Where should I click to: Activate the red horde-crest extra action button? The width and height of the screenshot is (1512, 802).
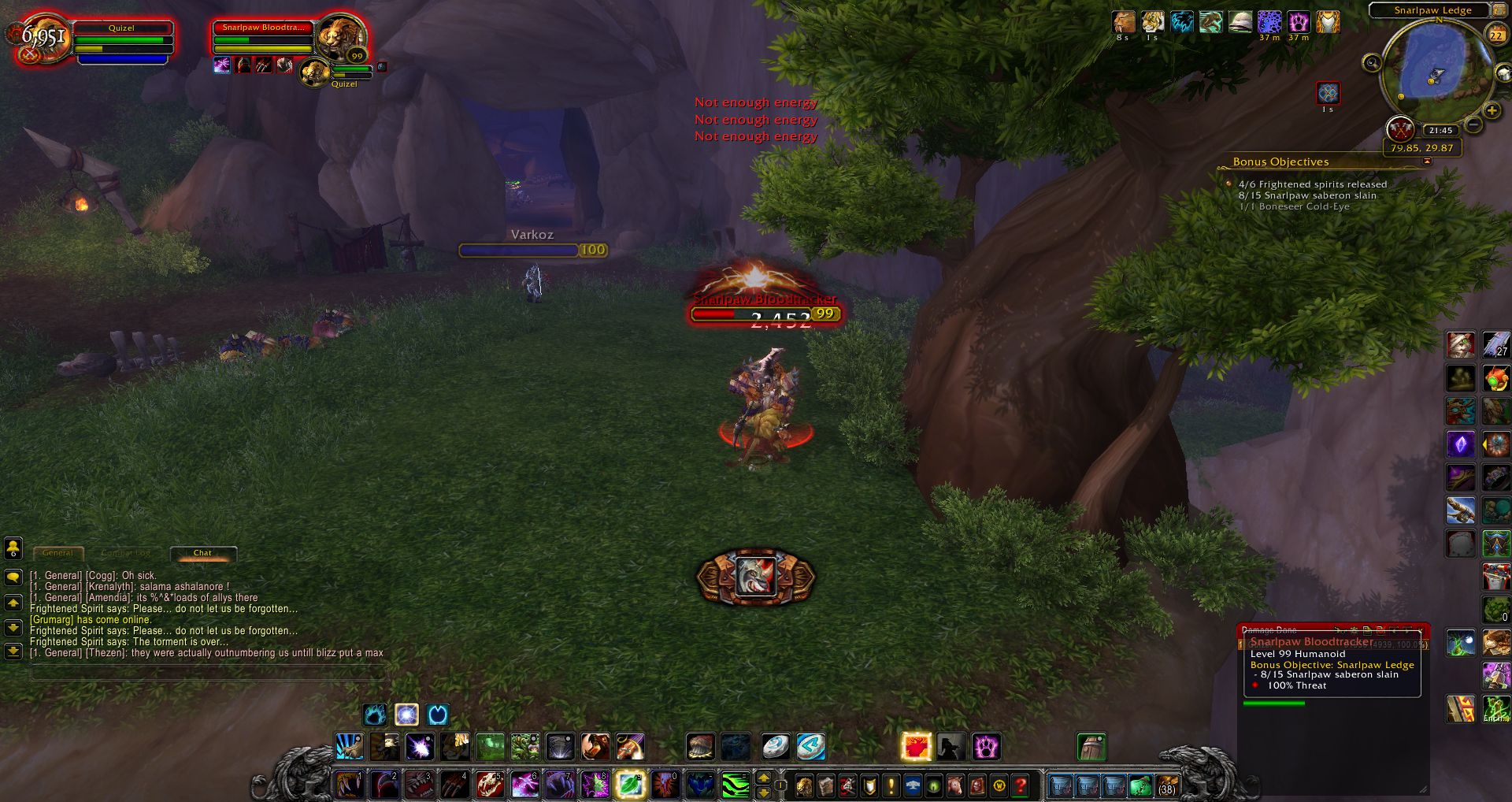755,577
